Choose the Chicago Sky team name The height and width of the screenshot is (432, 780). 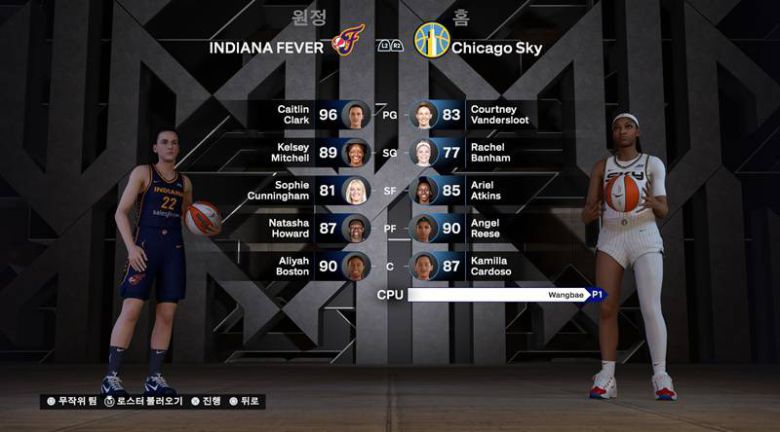[x=498, y=47]
